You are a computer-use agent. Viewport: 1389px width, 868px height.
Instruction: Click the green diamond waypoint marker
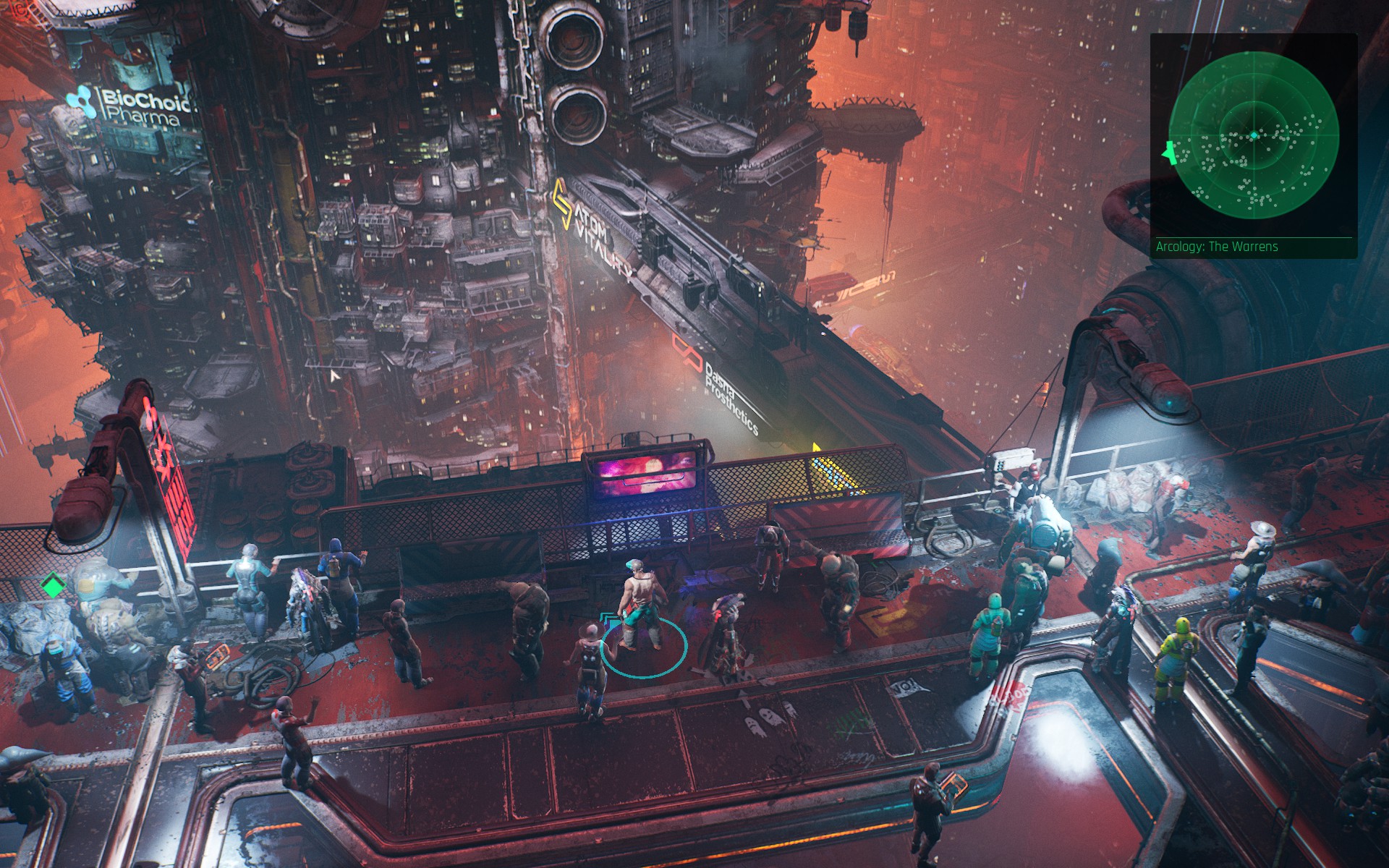(x=51, y=584)
